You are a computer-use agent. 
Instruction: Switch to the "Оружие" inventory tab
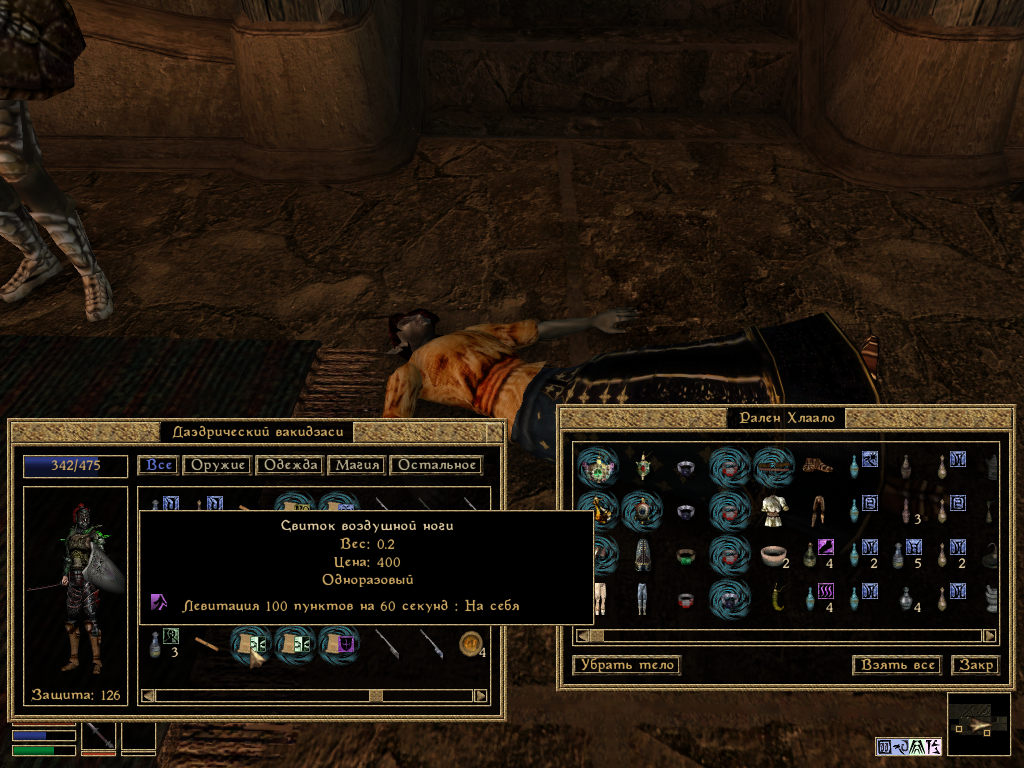218,465
